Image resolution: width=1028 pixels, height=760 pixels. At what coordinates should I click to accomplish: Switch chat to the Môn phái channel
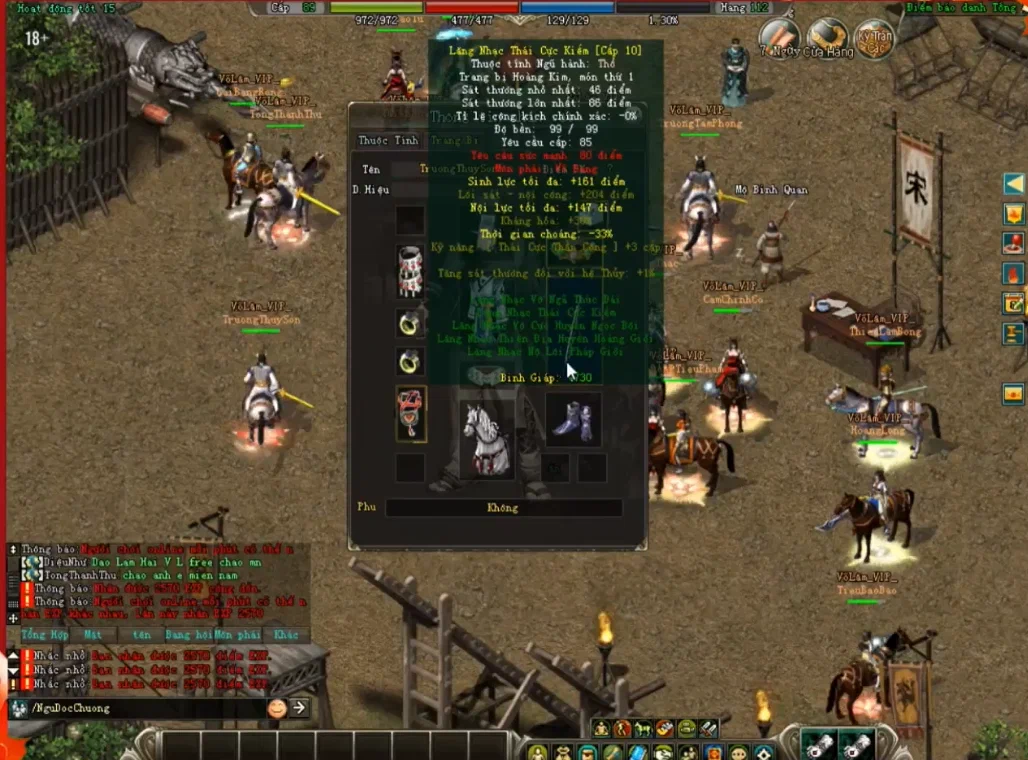(236, 635)
